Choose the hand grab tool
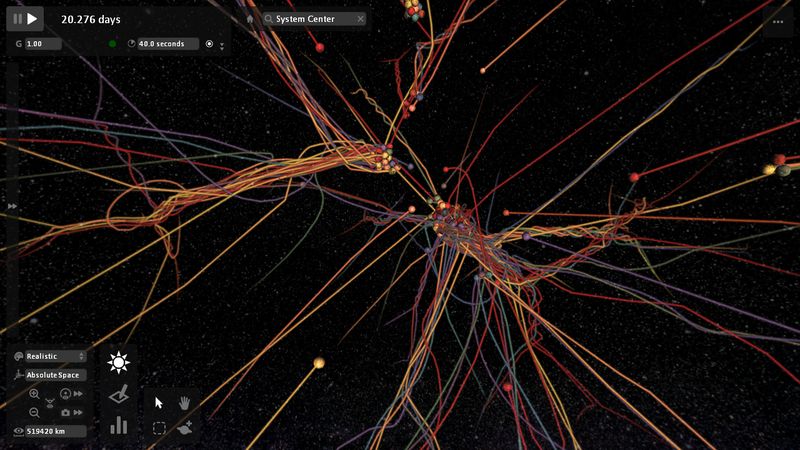Image resolution: width=800 pixels, height=450 pixels. (x=184, y=402)
